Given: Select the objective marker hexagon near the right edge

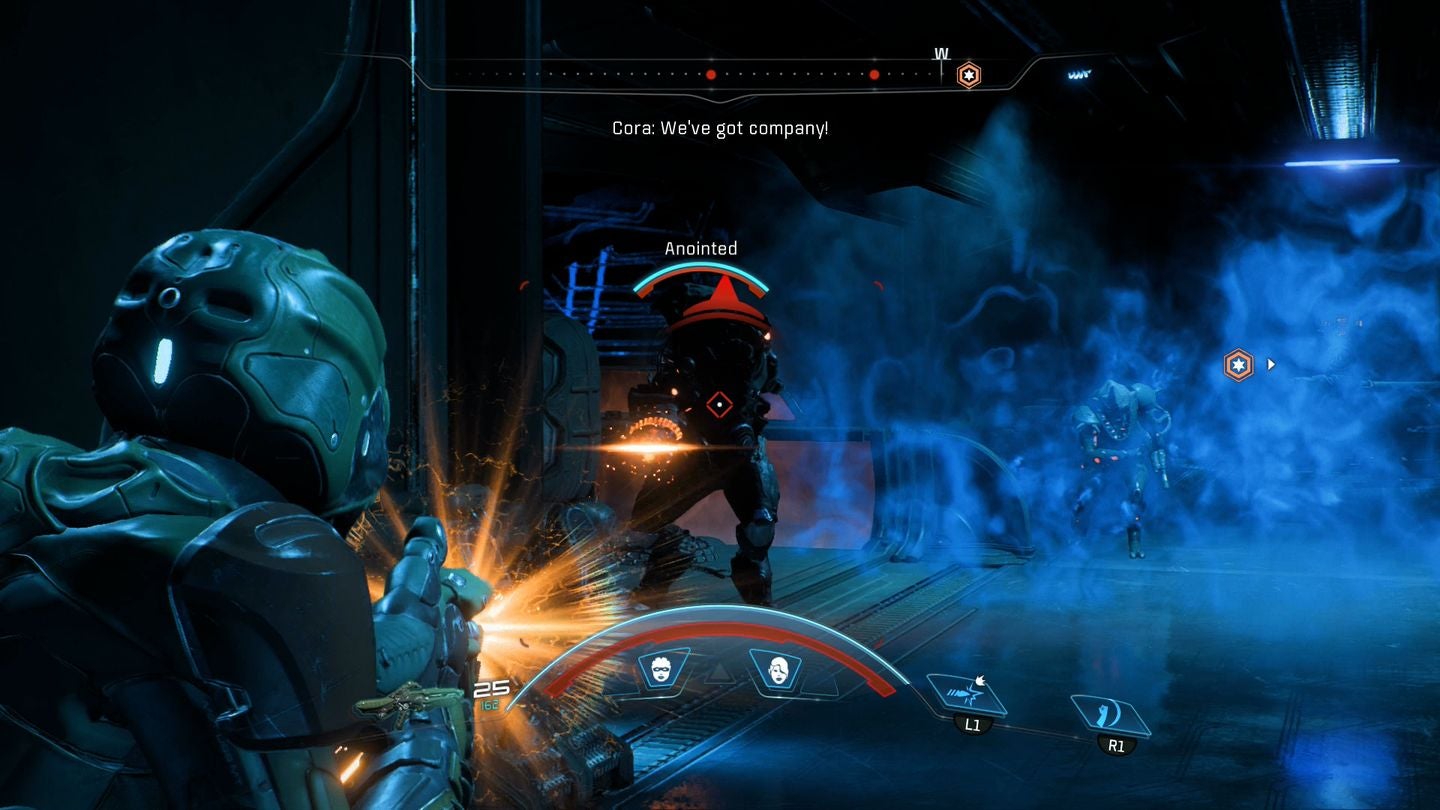Looking at the screenshot, I should [x=1238, y=364].
